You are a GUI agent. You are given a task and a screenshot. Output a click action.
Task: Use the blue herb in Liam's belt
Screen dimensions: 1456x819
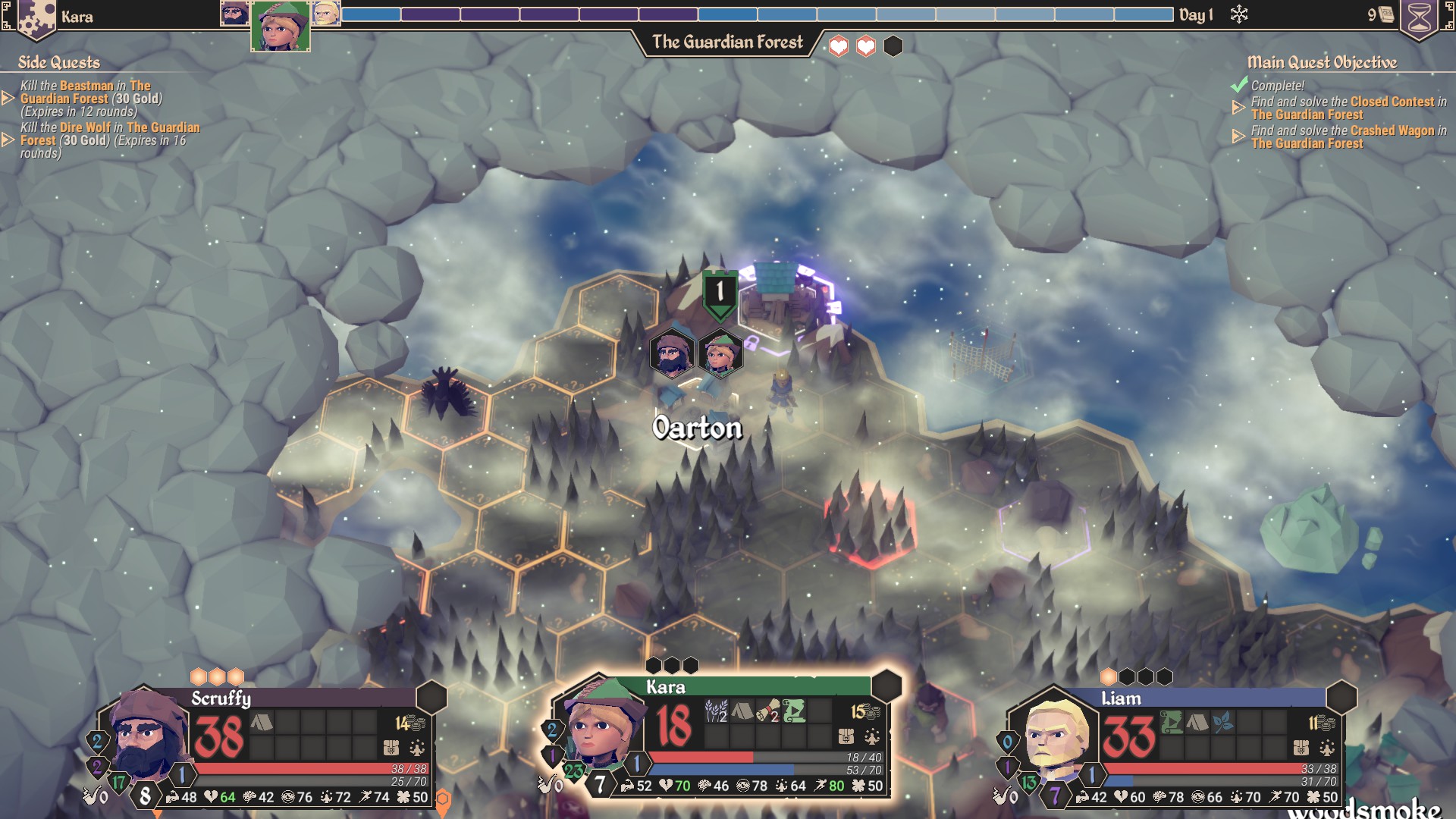click(1222, 723)
